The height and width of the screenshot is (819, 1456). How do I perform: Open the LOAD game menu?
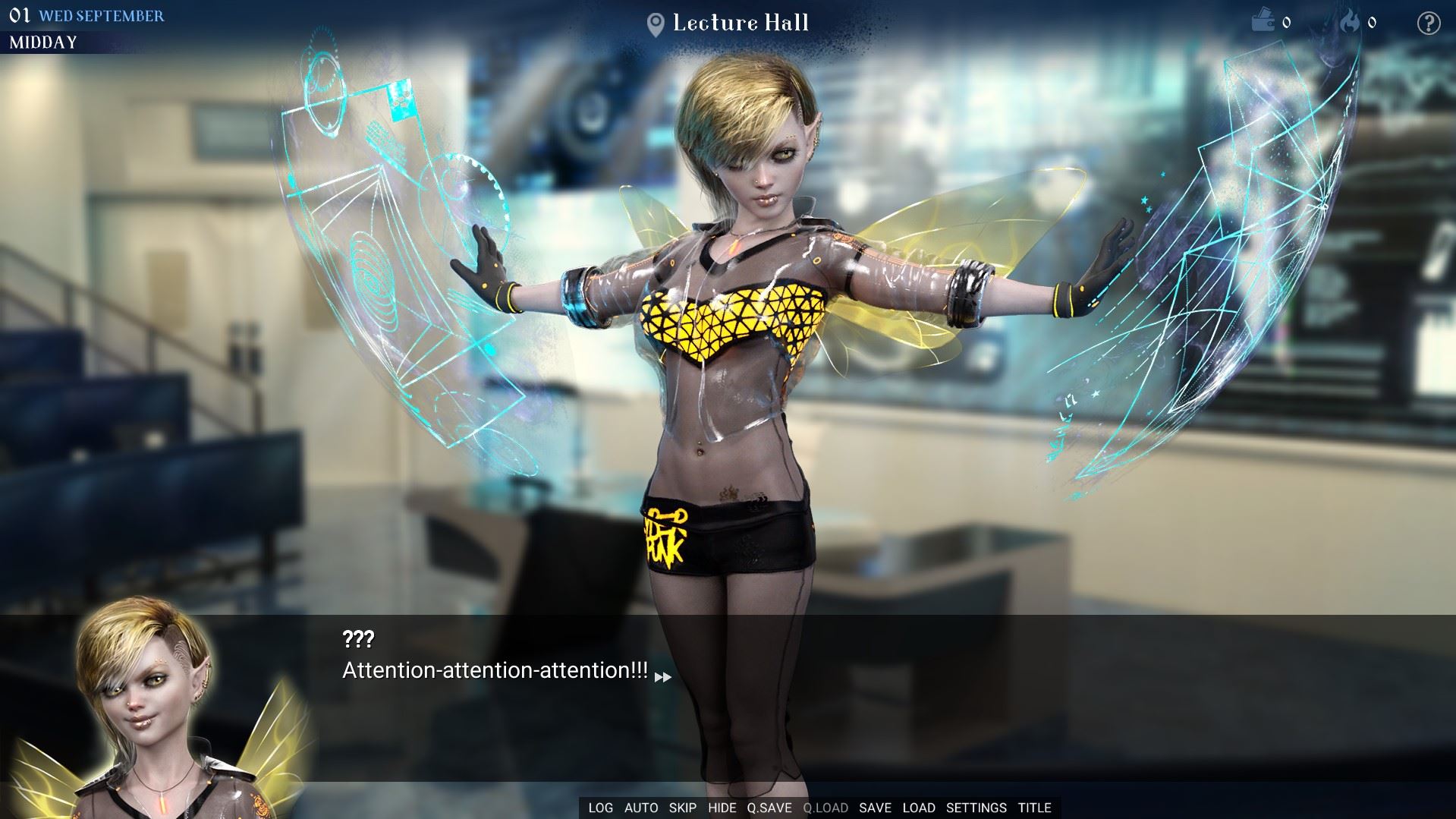click(919, 808)
